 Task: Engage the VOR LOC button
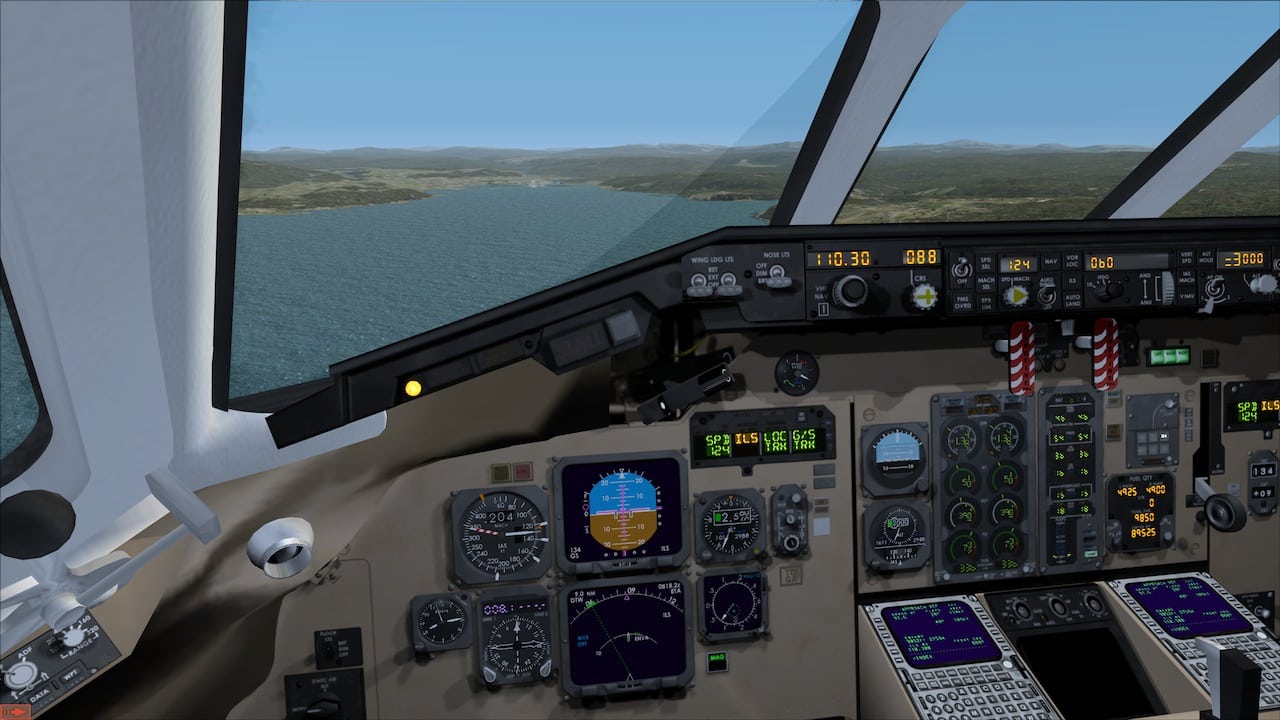coord(1072,262)
